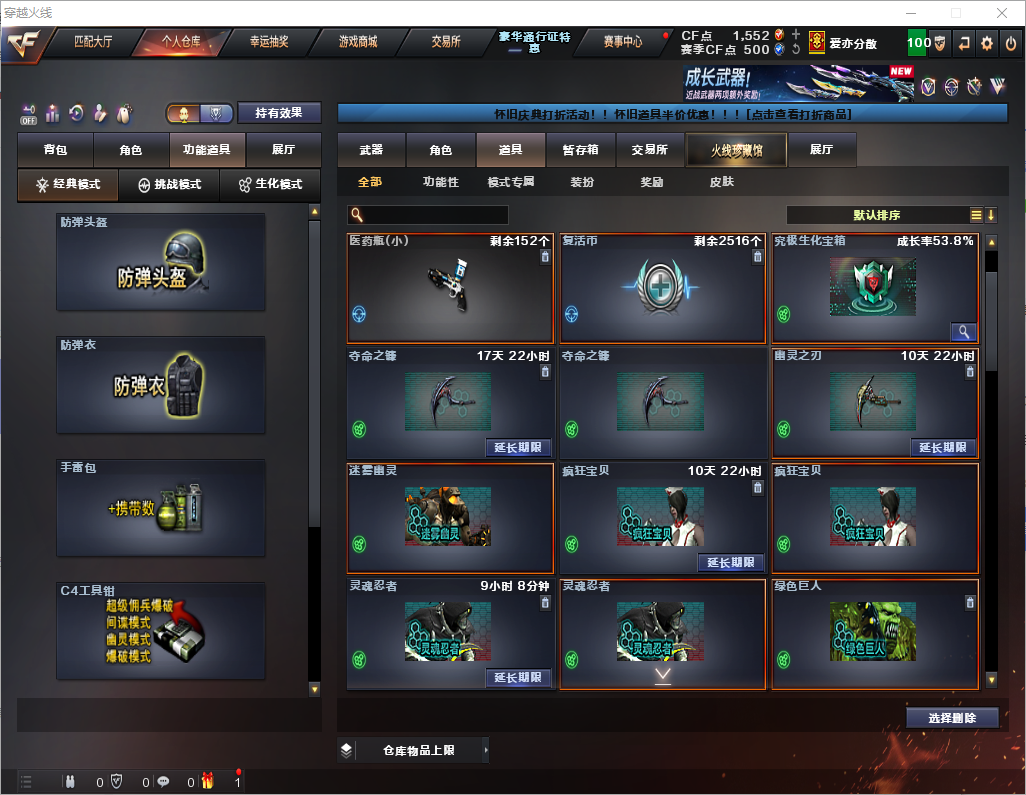This screenshot has width=1026, height=795.
Task: Open the 火线珍藏馆 tab
Action: pos(735,150)
